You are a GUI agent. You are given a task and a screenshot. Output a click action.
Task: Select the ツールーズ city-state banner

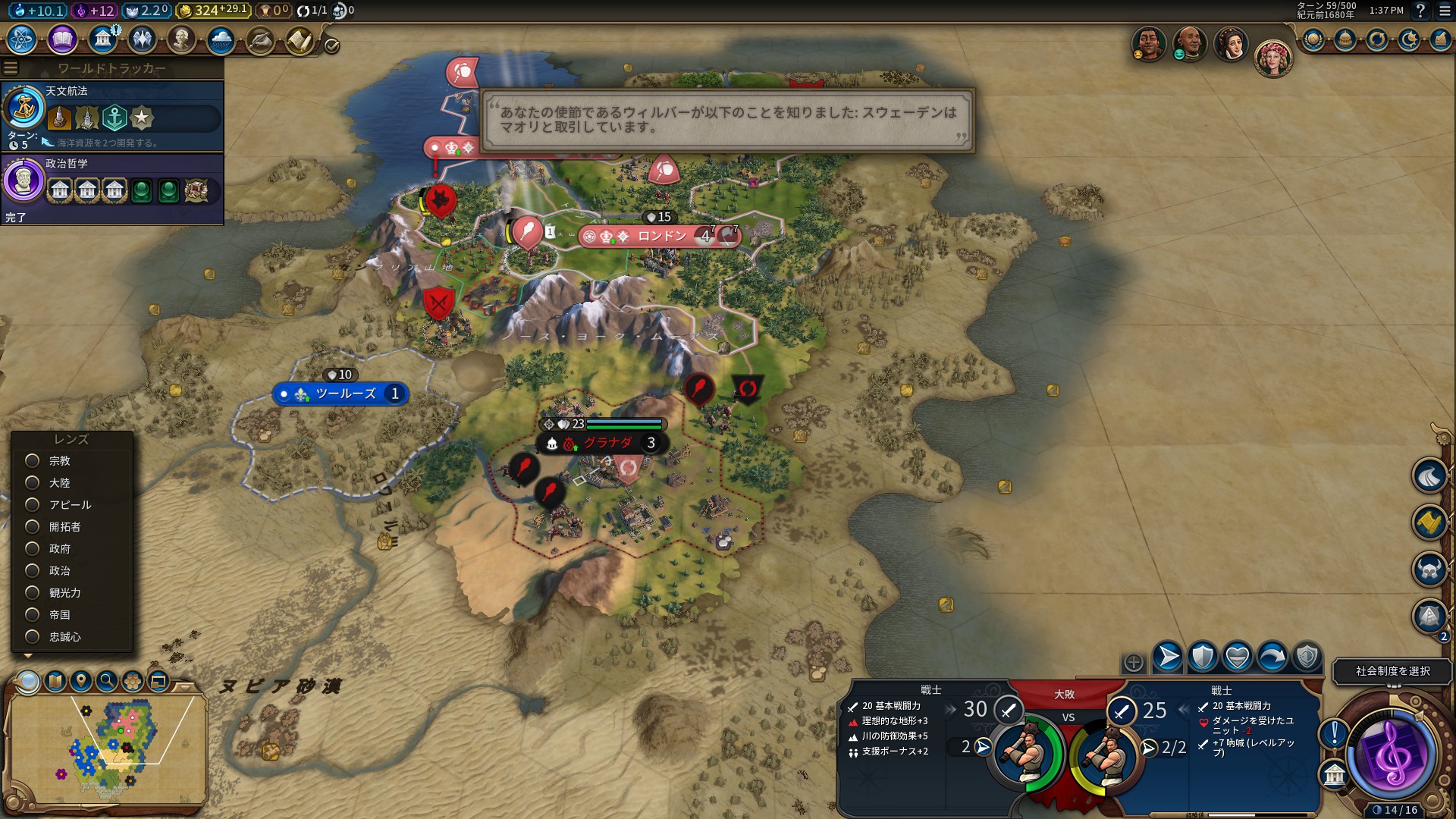click(x=345, y=394)
